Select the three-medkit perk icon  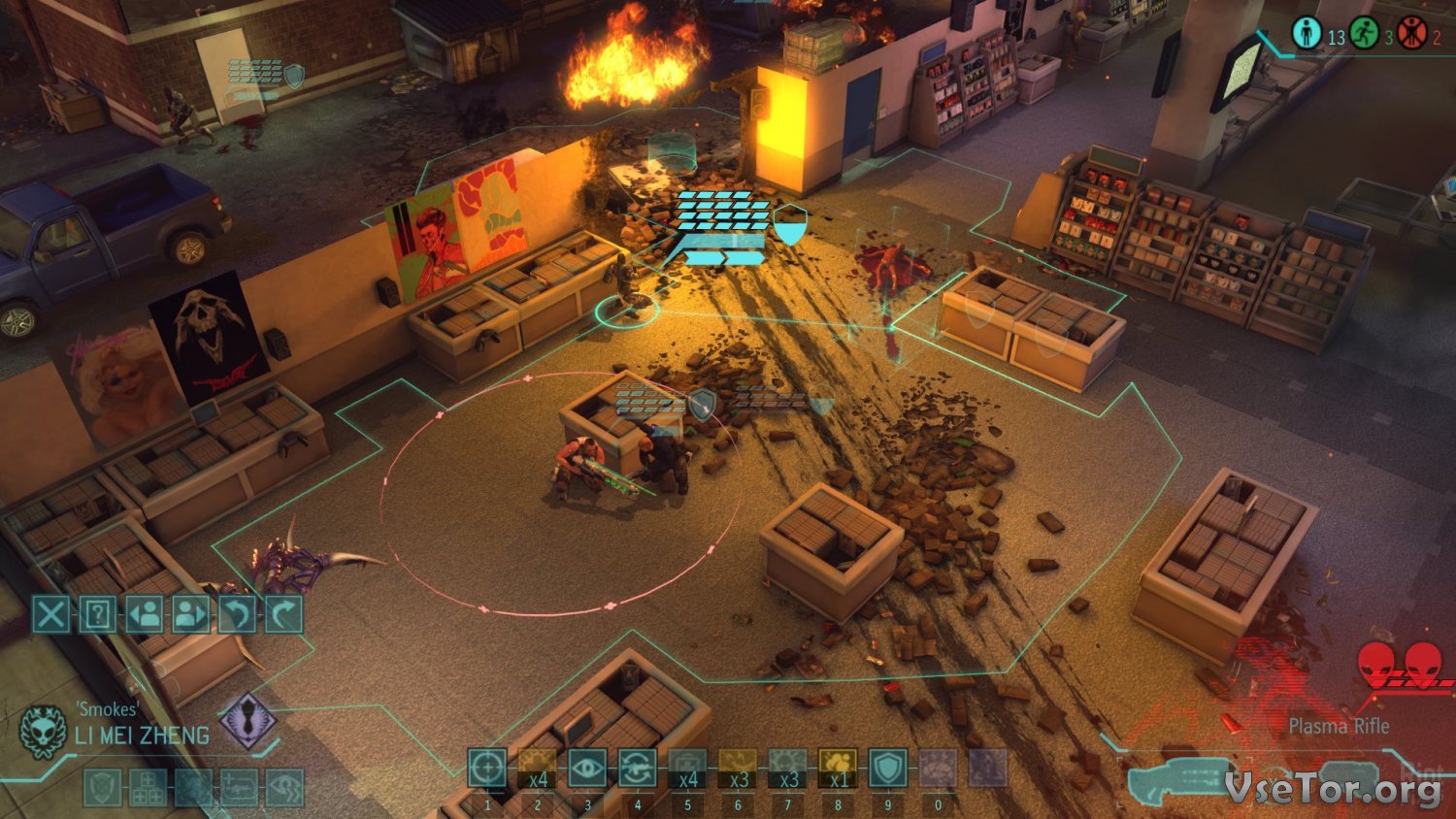[148, 788]
